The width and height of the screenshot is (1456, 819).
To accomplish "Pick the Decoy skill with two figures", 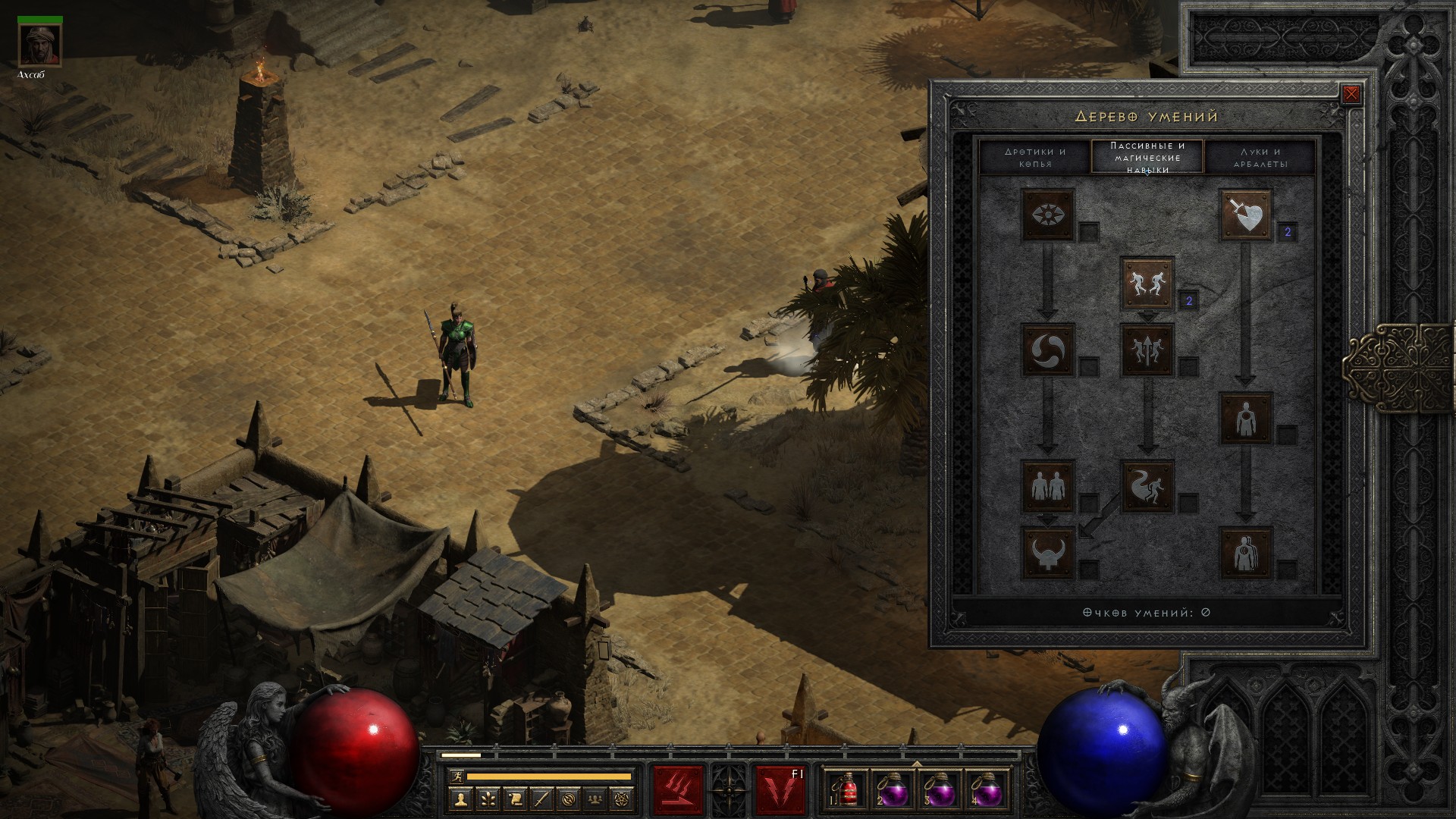I will [x=1048, y=485].
